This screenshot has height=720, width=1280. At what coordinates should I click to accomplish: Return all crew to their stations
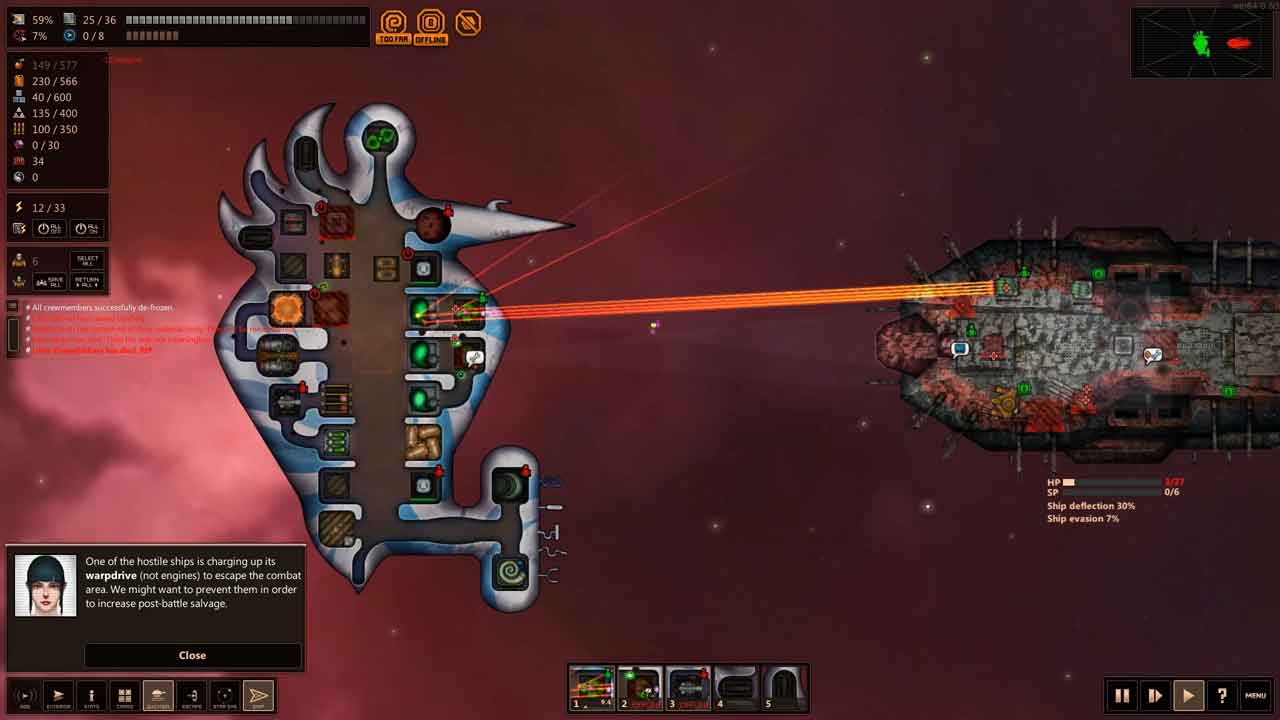[87, 282]
